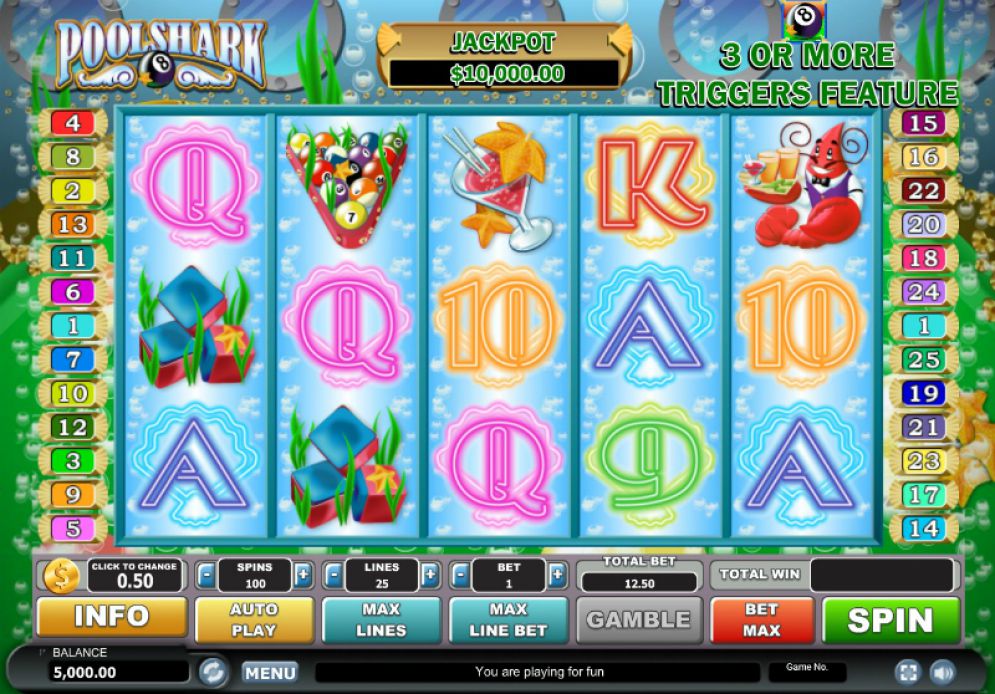
Task: Toggle fullscreen mode
Action: click(908, 672)
